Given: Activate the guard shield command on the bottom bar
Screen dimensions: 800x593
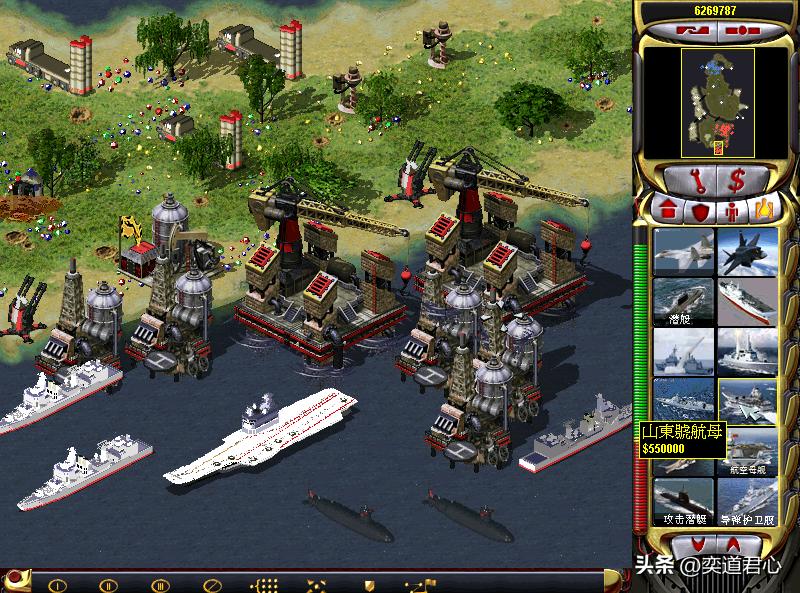Looking at the screenshot, I should (x=370, y=584).
